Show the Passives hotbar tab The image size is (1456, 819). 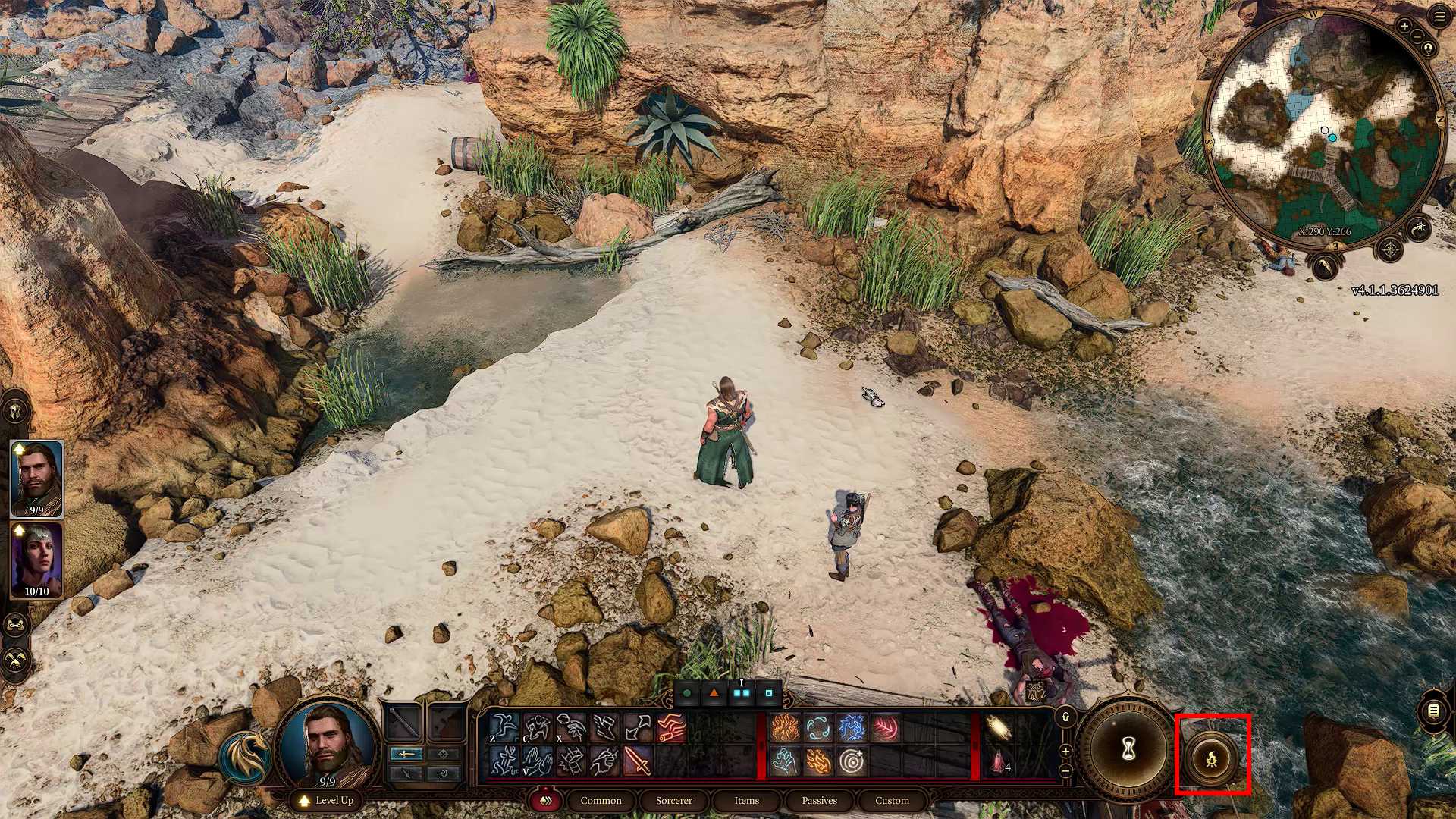coord(819,800)
